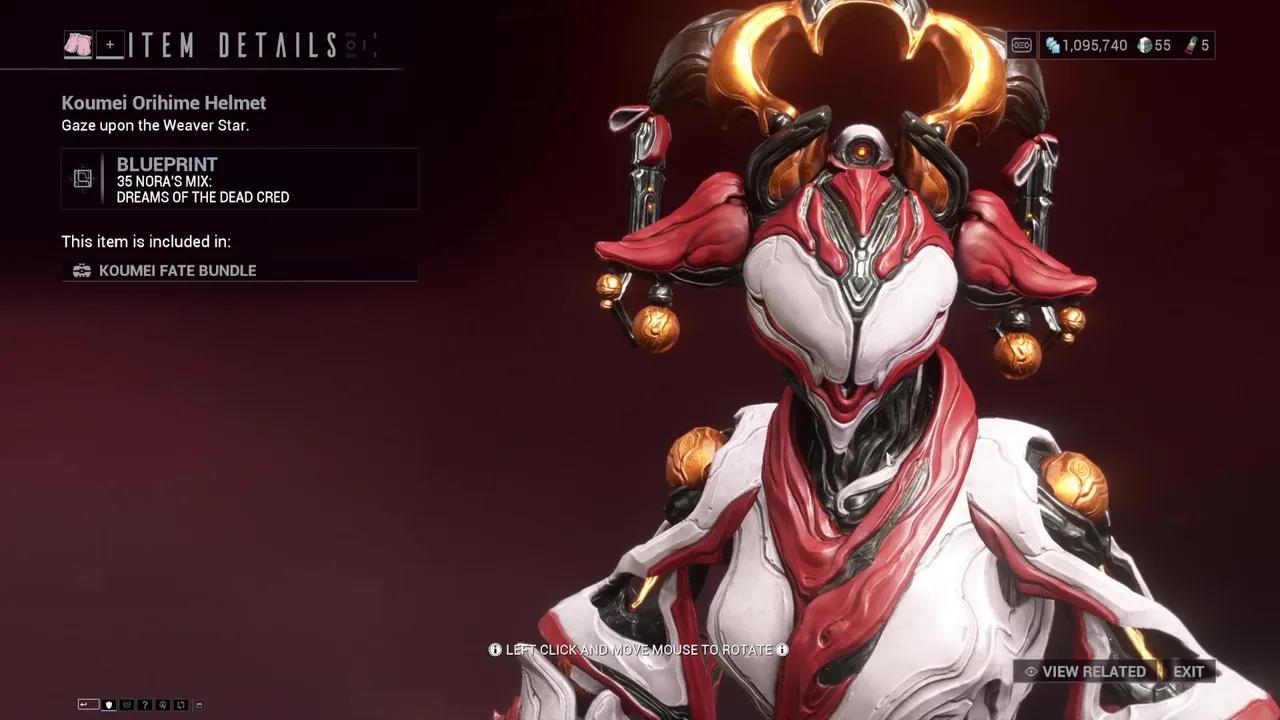
Task: Open the ticket icon beside credits
Action: pos(1021,45)
